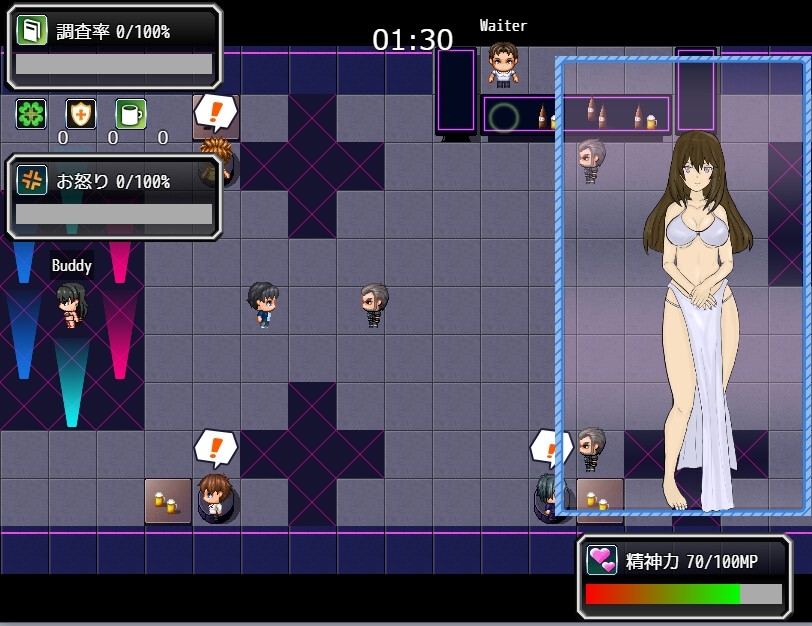Screen dimensions: 812x626
Task: Select the four-leaf clover item icon
Action: (x=31, y=114)
